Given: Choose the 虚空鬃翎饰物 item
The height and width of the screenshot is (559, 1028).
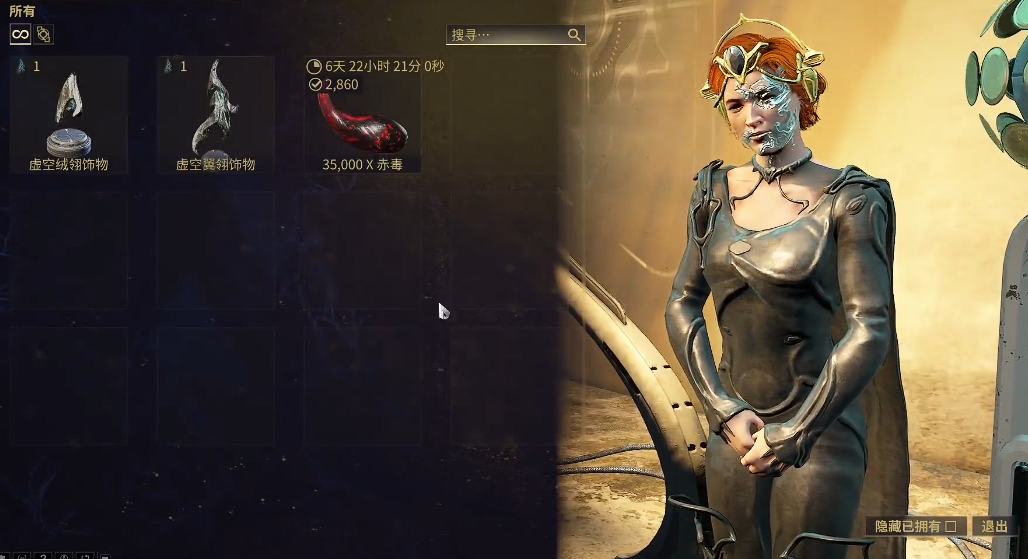Looking at the screenshot, I should pyautogui.click(x=215, y=115).
